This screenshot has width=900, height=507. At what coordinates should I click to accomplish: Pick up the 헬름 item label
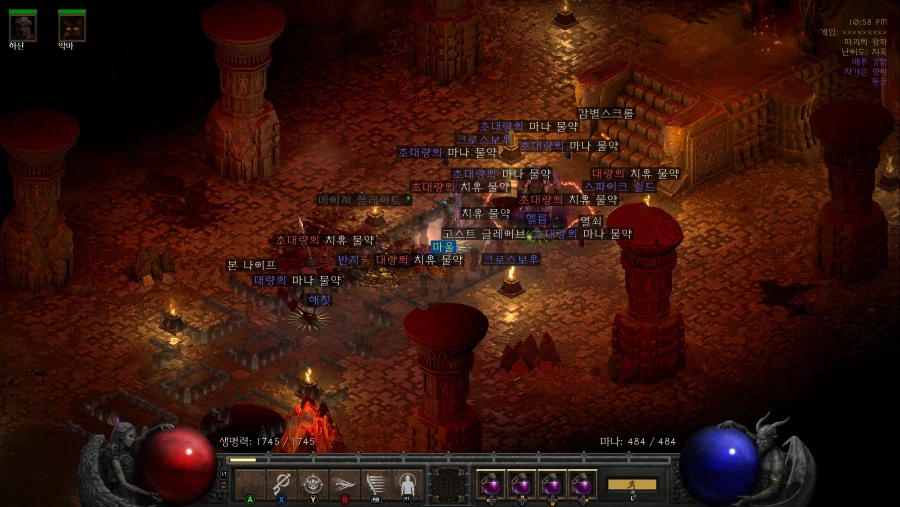point(537,218)
